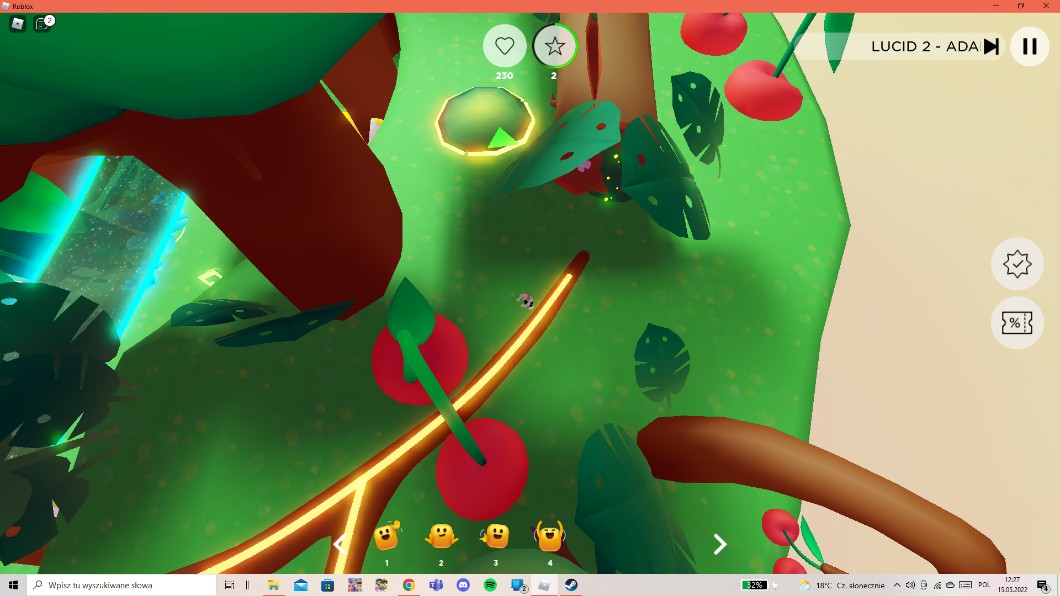Screen dimensions: 1060x596
Task: Skip to the next song track
Action: [991, 46]
